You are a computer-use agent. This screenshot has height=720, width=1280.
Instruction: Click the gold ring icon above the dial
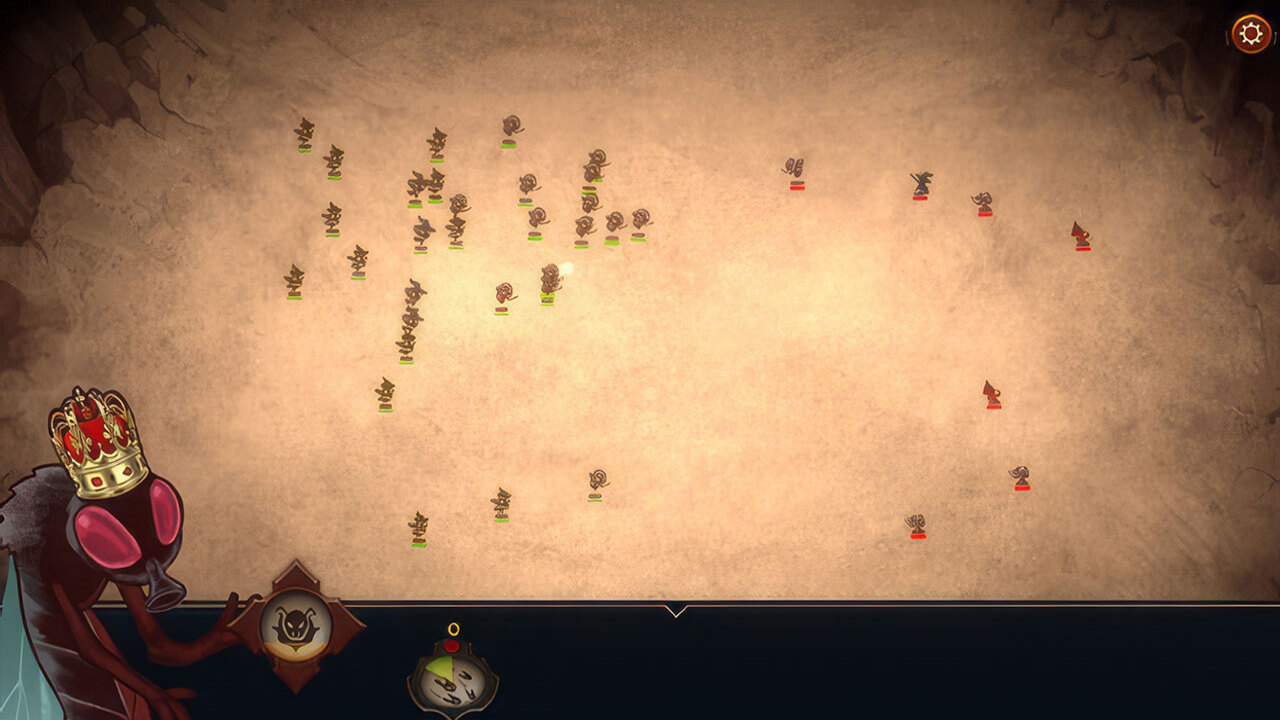[x=453, y=628]
